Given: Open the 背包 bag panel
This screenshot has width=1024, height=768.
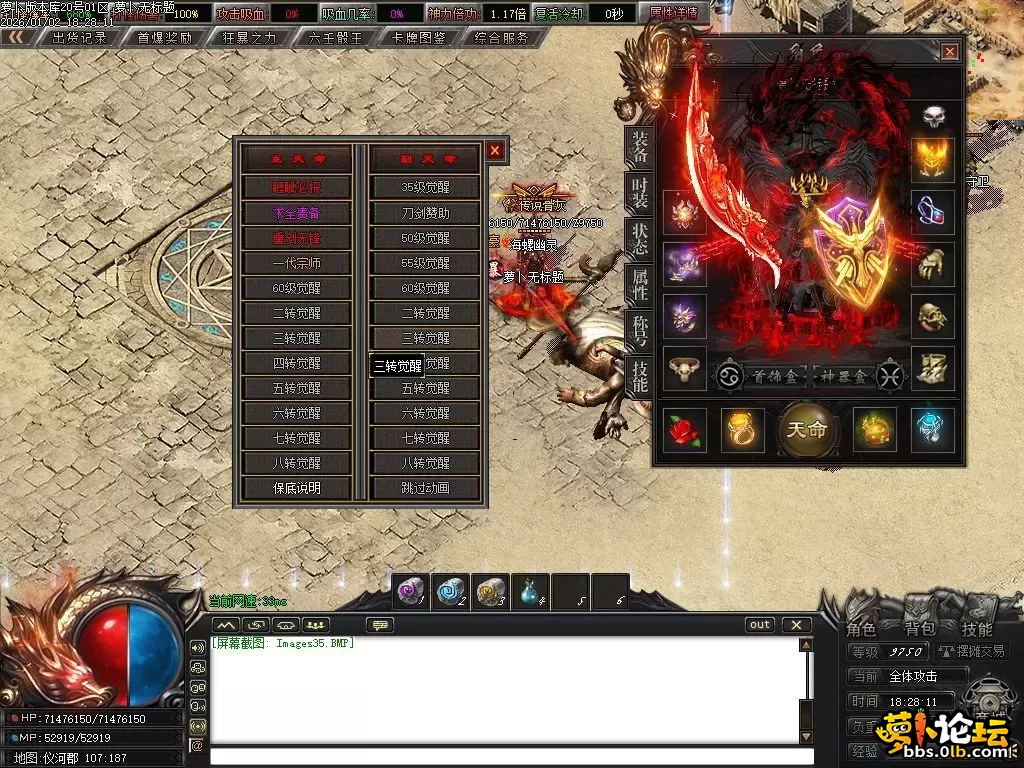Looking at the screenshot, I should click(919, 629).
